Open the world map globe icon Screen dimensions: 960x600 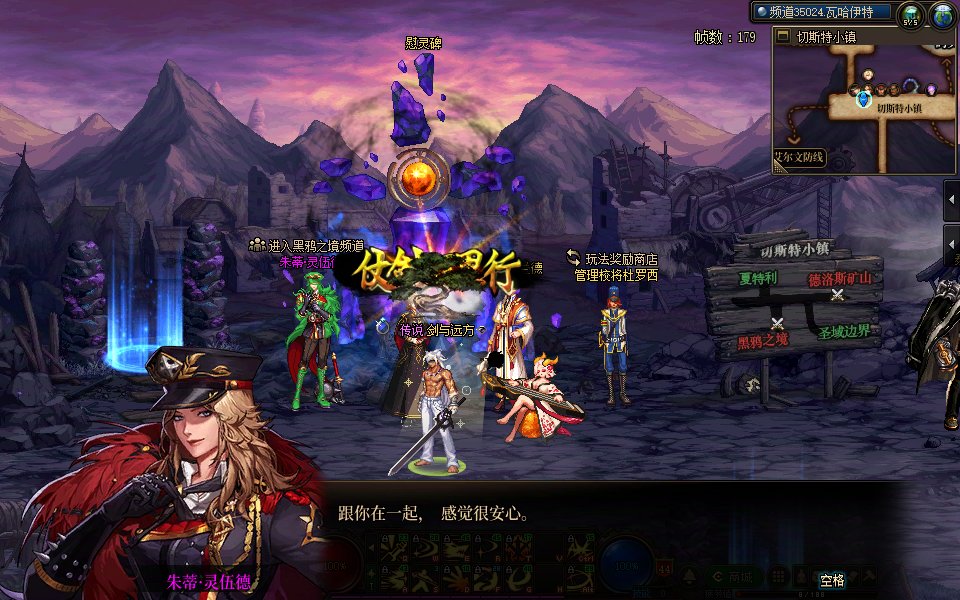pyautogui.click(x=943, y=16)
